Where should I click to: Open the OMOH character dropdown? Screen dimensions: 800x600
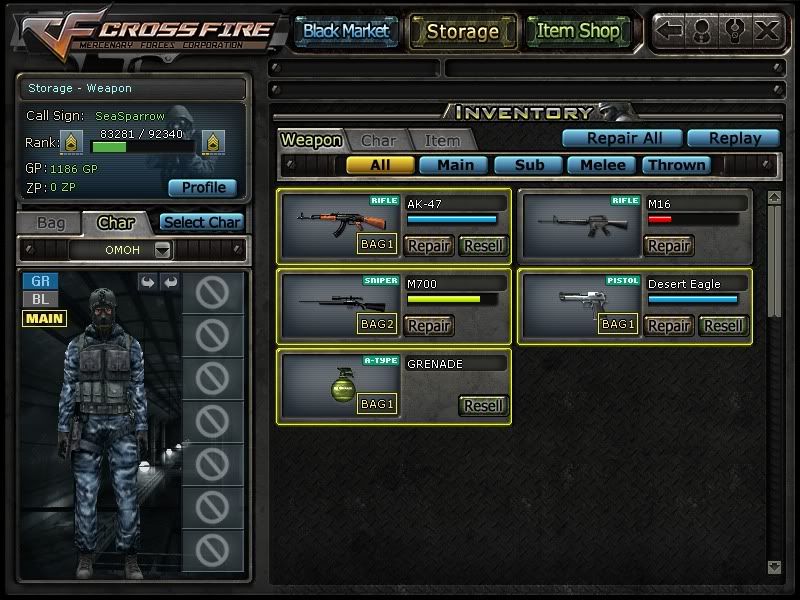pyautogui.click(x=163, y=250)
